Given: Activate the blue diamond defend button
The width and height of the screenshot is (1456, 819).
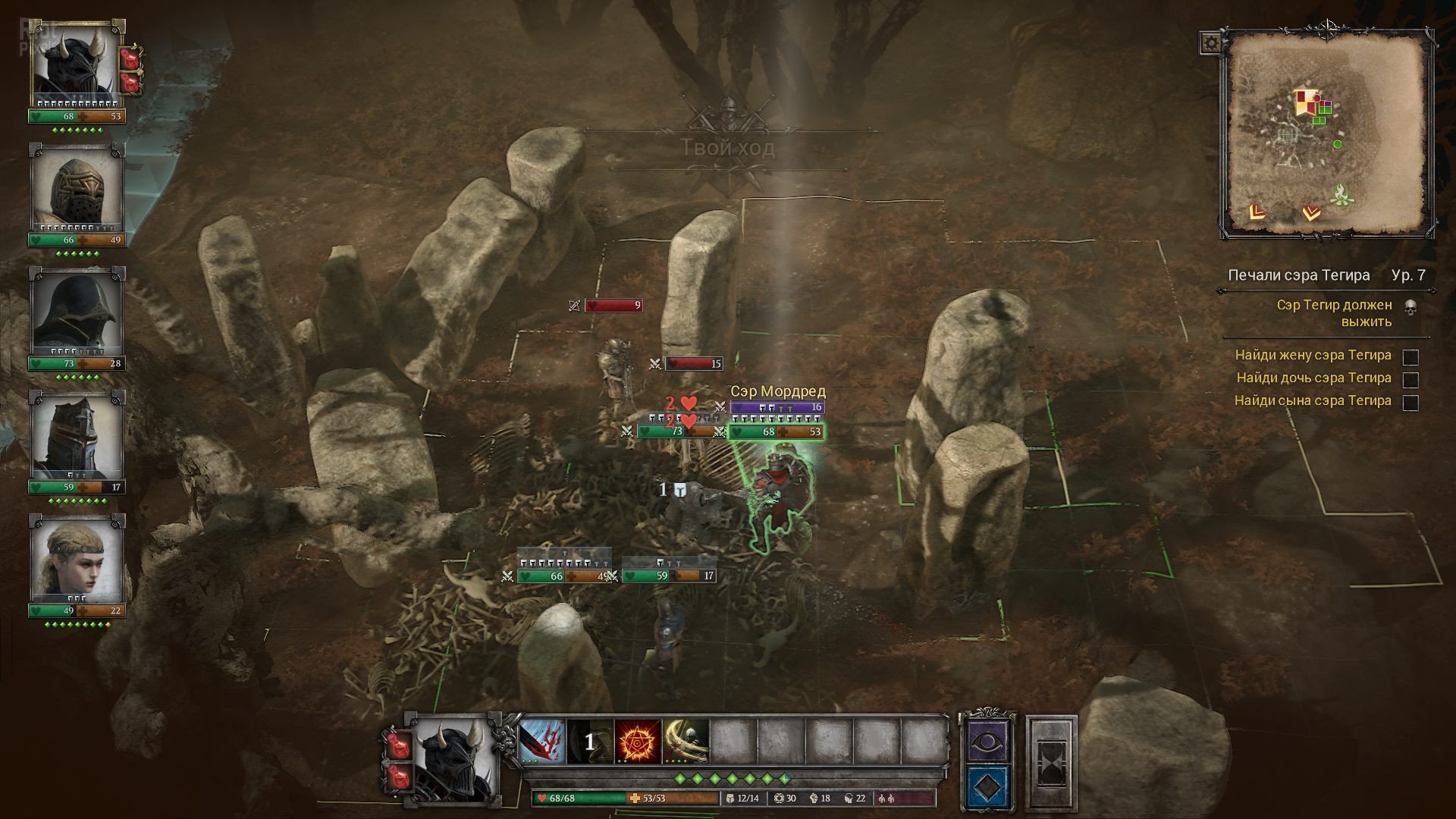Looking at the screenshot, I should tap(987, 787).
